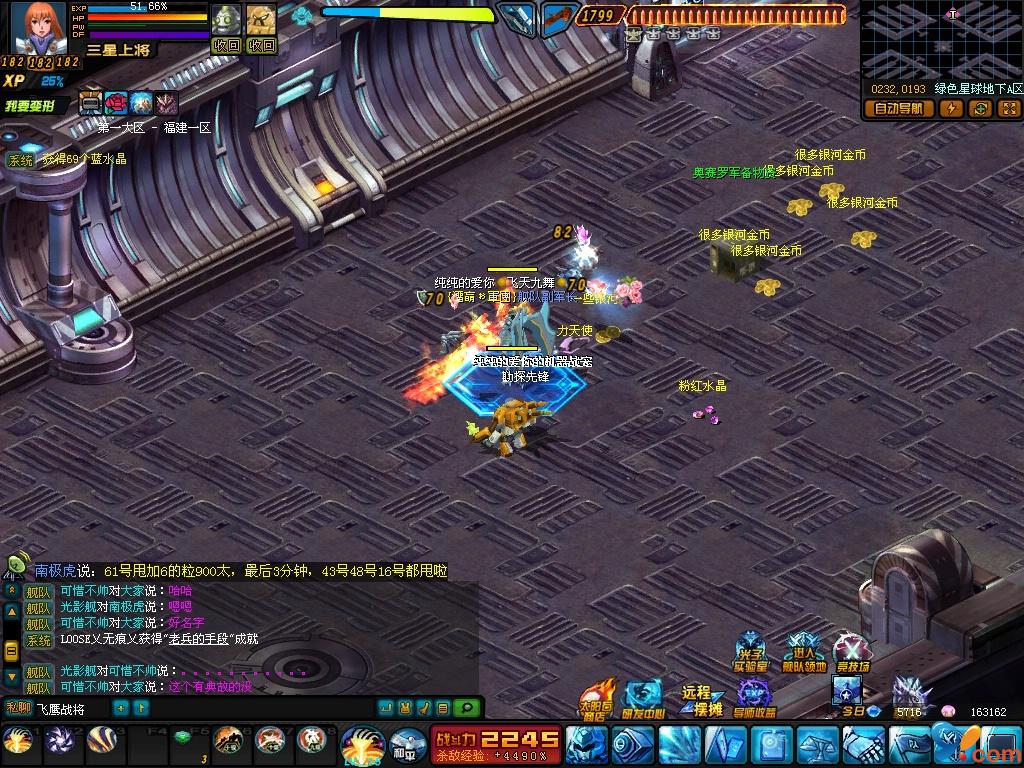Open the 今日 daily events icon

tap(849, 695)
